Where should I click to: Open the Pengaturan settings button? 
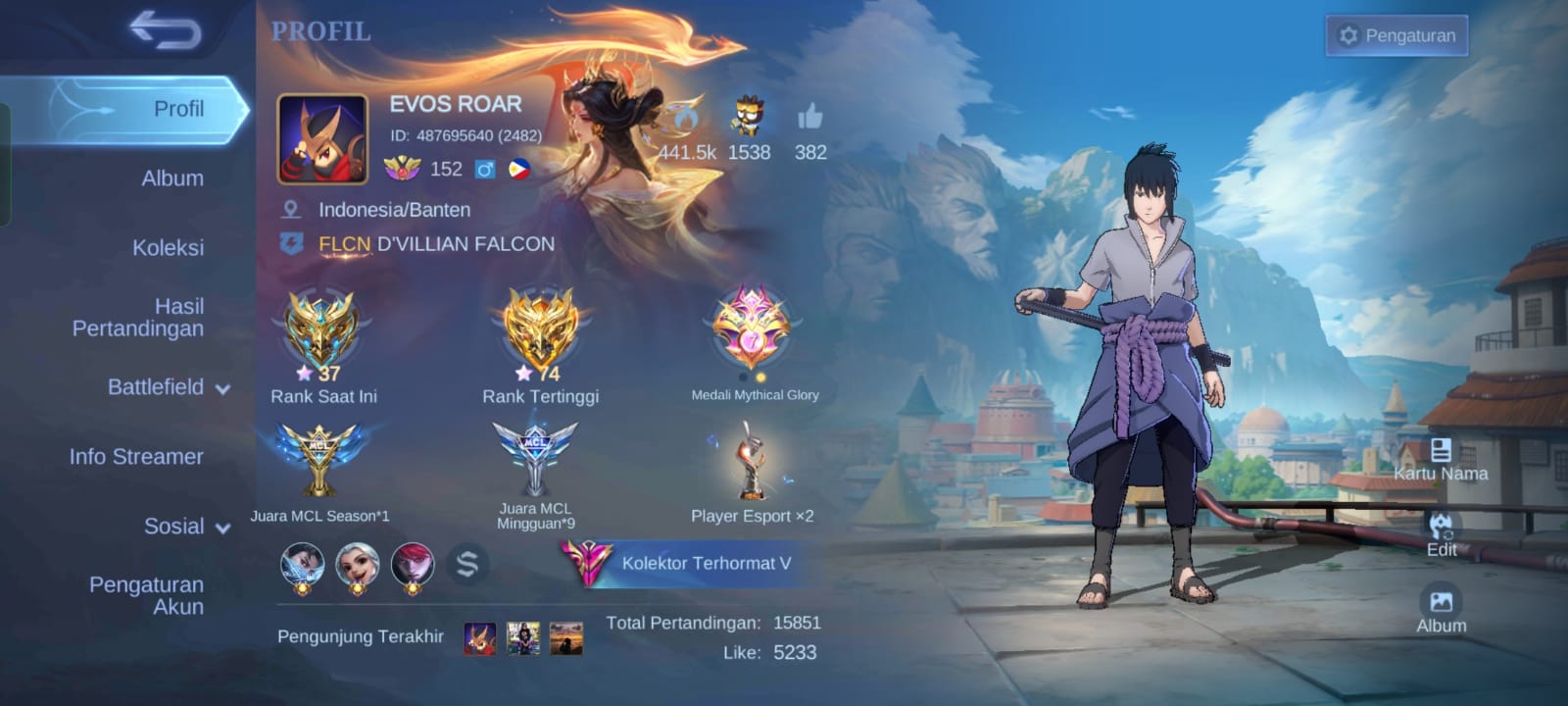click(1396, 35)
